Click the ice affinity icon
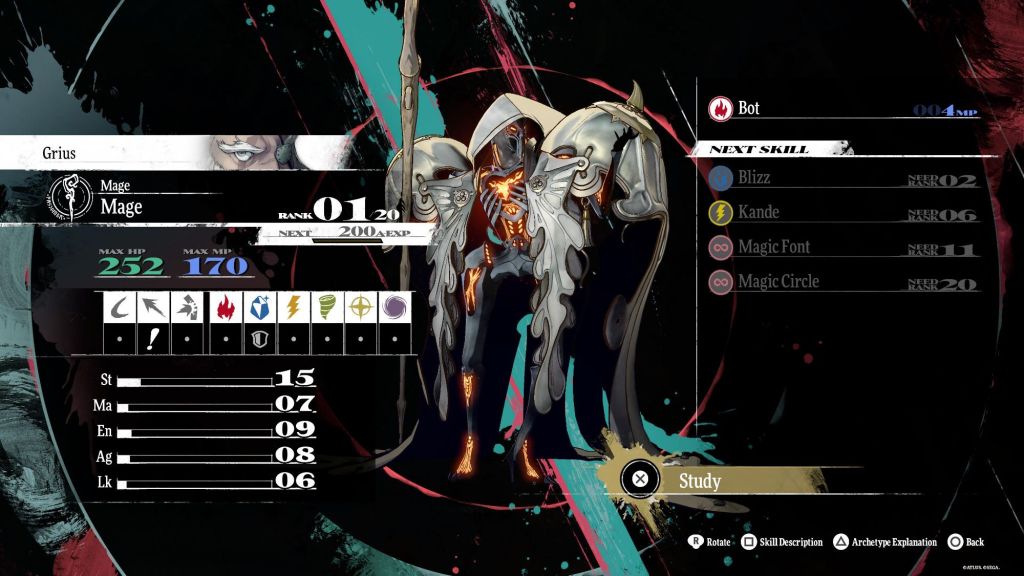The height and width of the screenshot is (576, 1024). coord(260,307)
